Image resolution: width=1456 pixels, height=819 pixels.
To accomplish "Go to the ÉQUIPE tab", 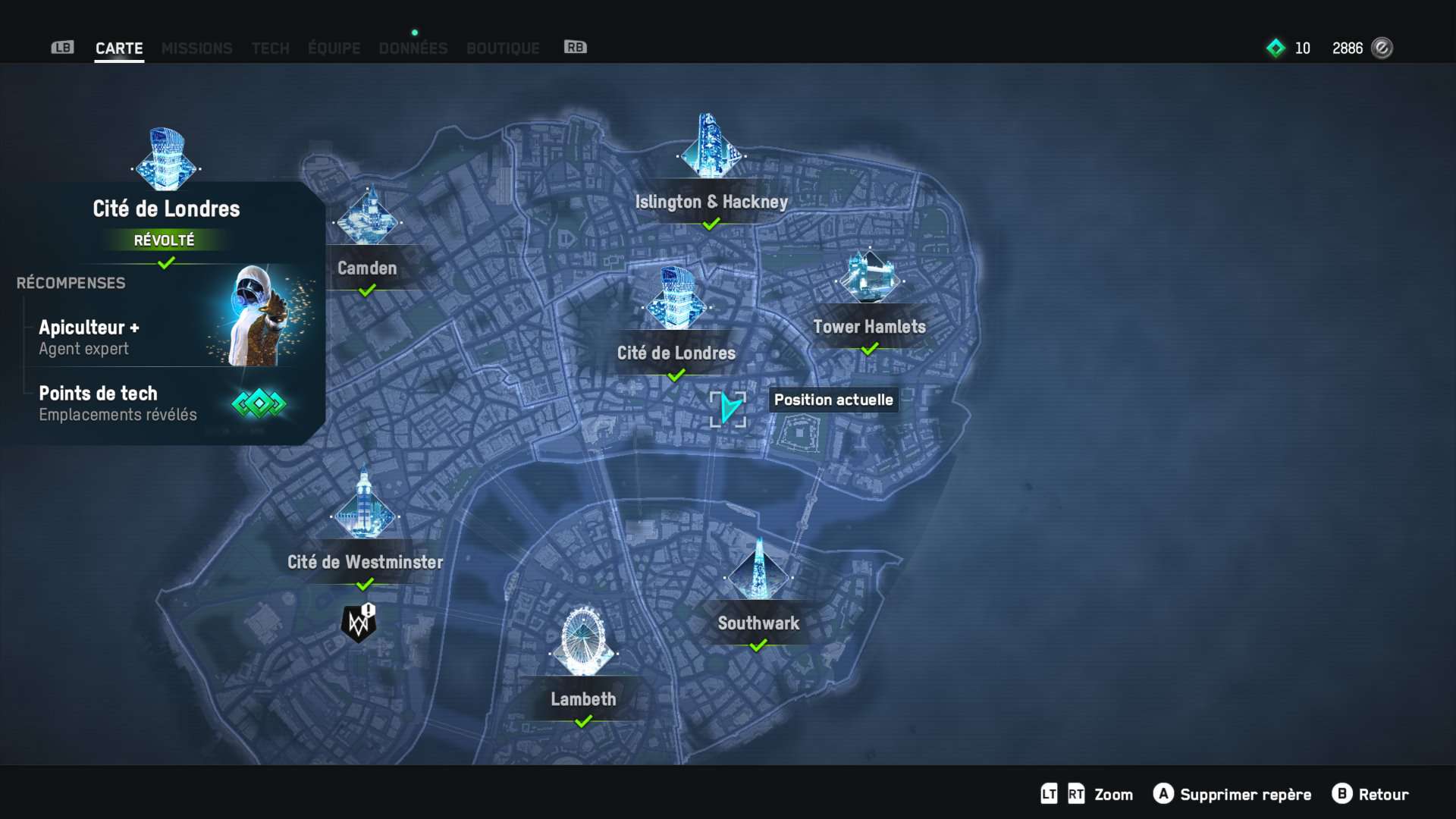I will coord(334,49).
